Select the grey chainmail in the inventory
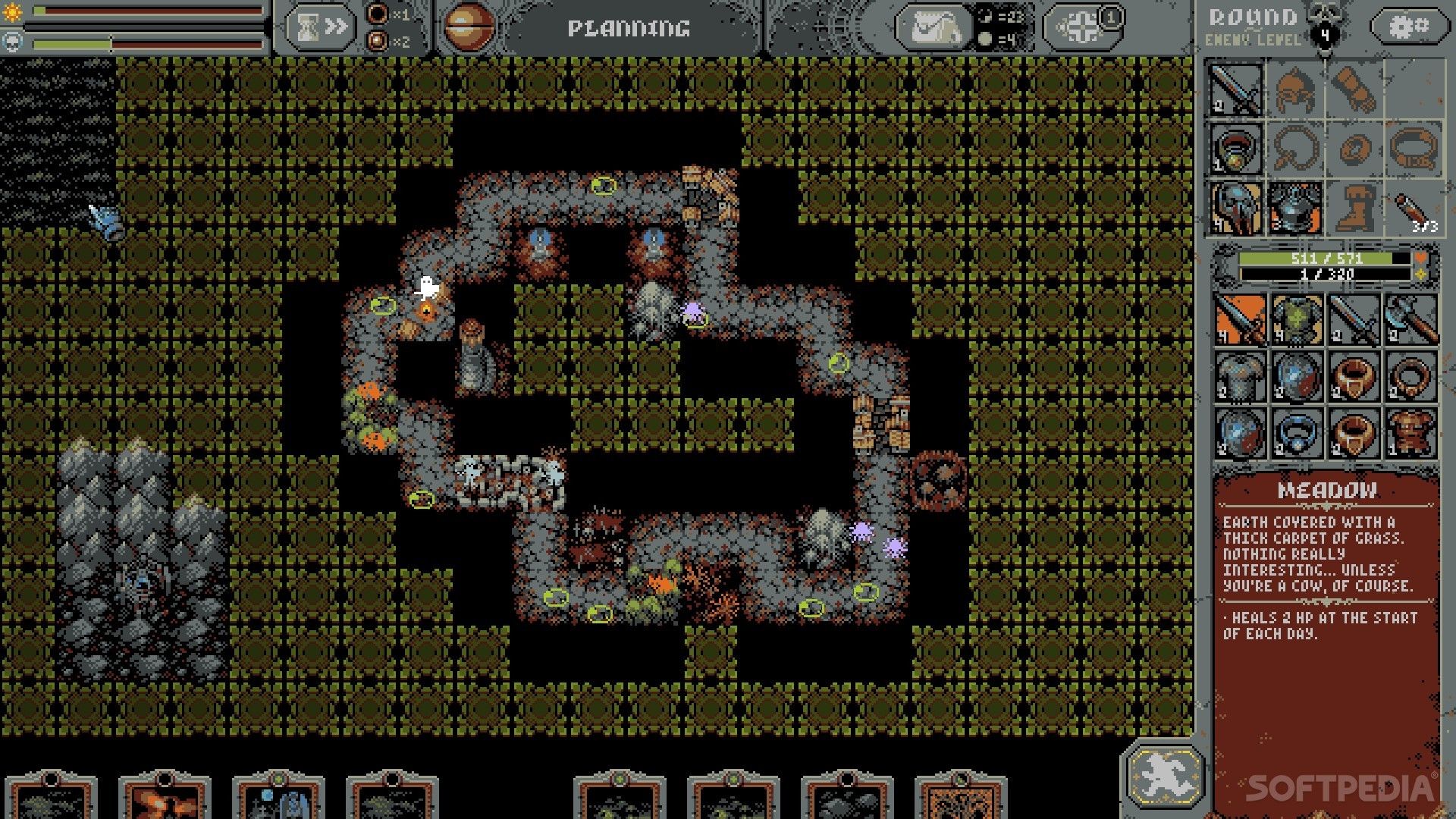1456x819 pixels. [1241, 376]
